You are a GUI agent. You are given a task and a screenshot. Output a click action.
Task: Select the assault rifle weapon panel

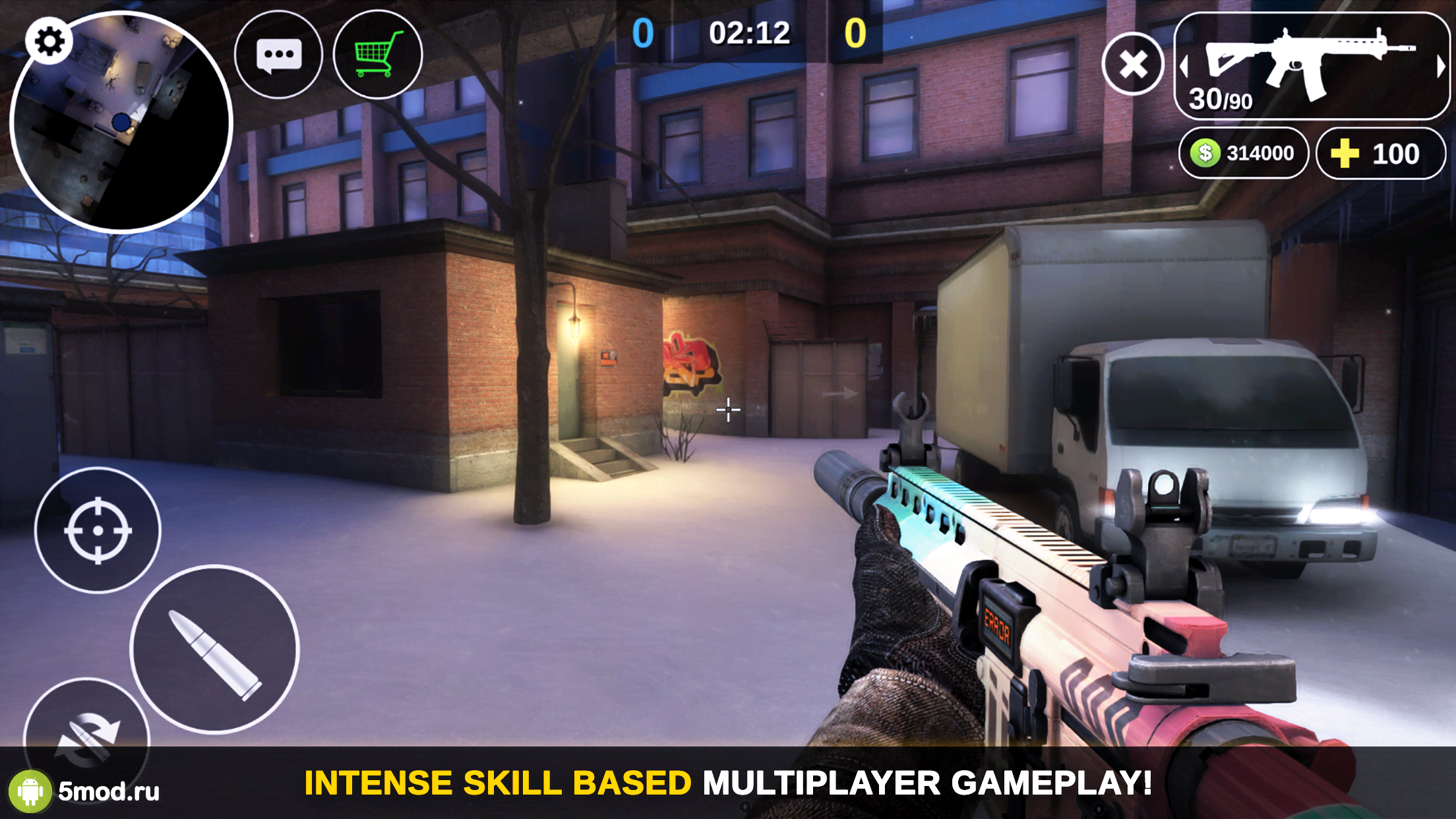(1311, 66)
